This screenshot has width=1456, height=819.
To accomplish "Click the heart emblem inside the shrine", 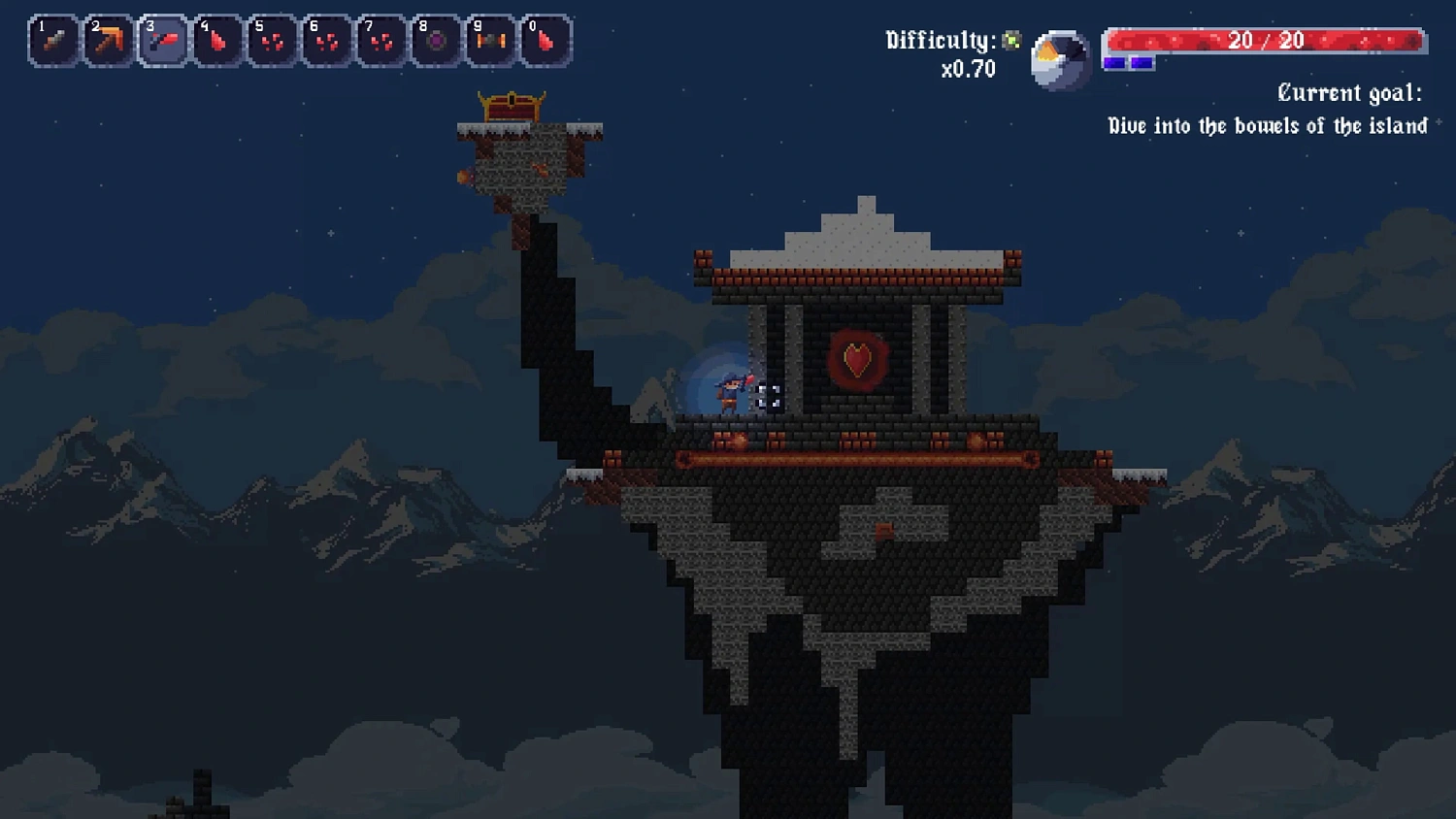I will point(856,359).
